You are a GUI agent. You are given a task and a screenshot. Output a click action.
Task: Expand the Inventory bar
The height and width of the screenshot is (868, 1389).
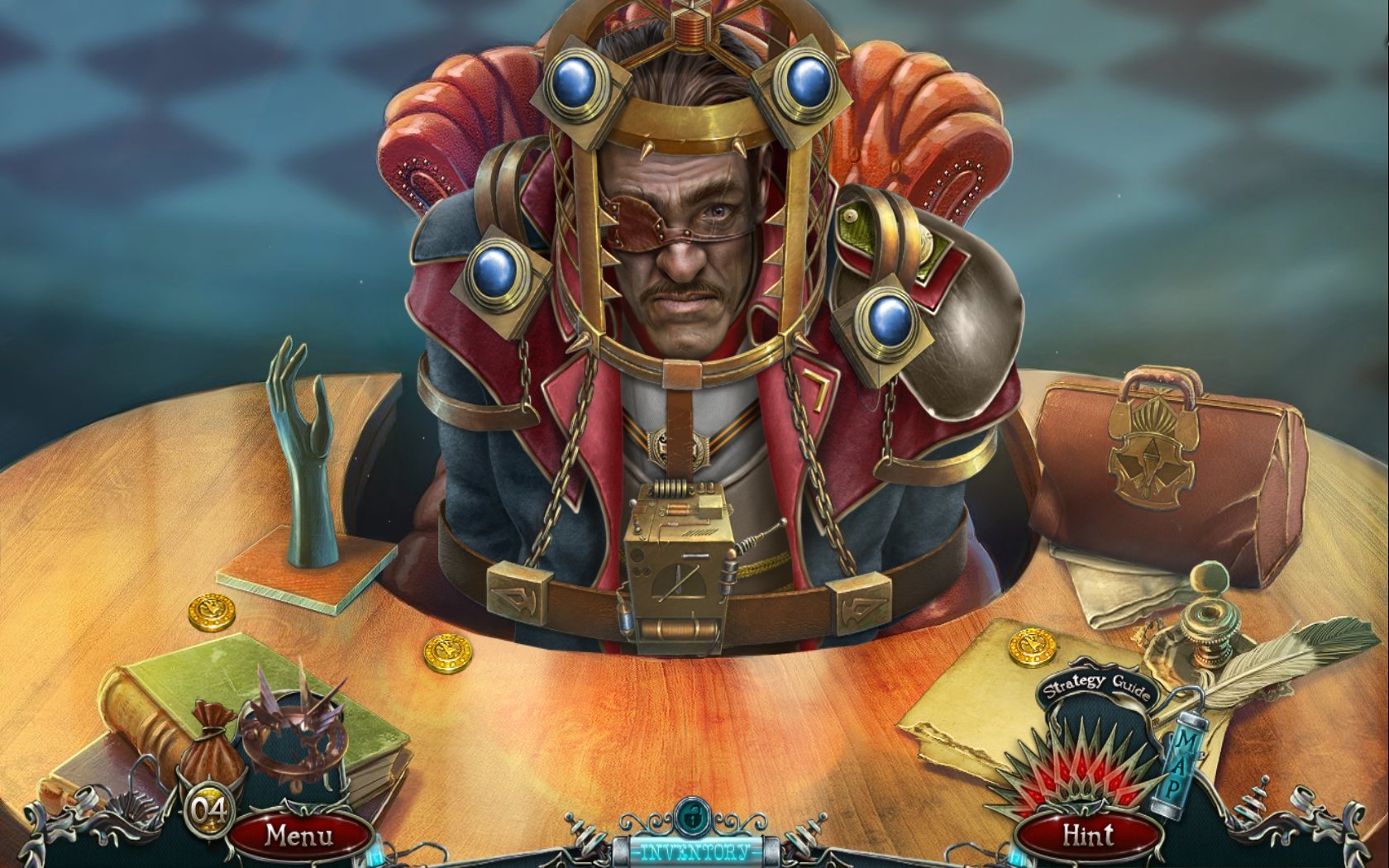coord(695,851)
